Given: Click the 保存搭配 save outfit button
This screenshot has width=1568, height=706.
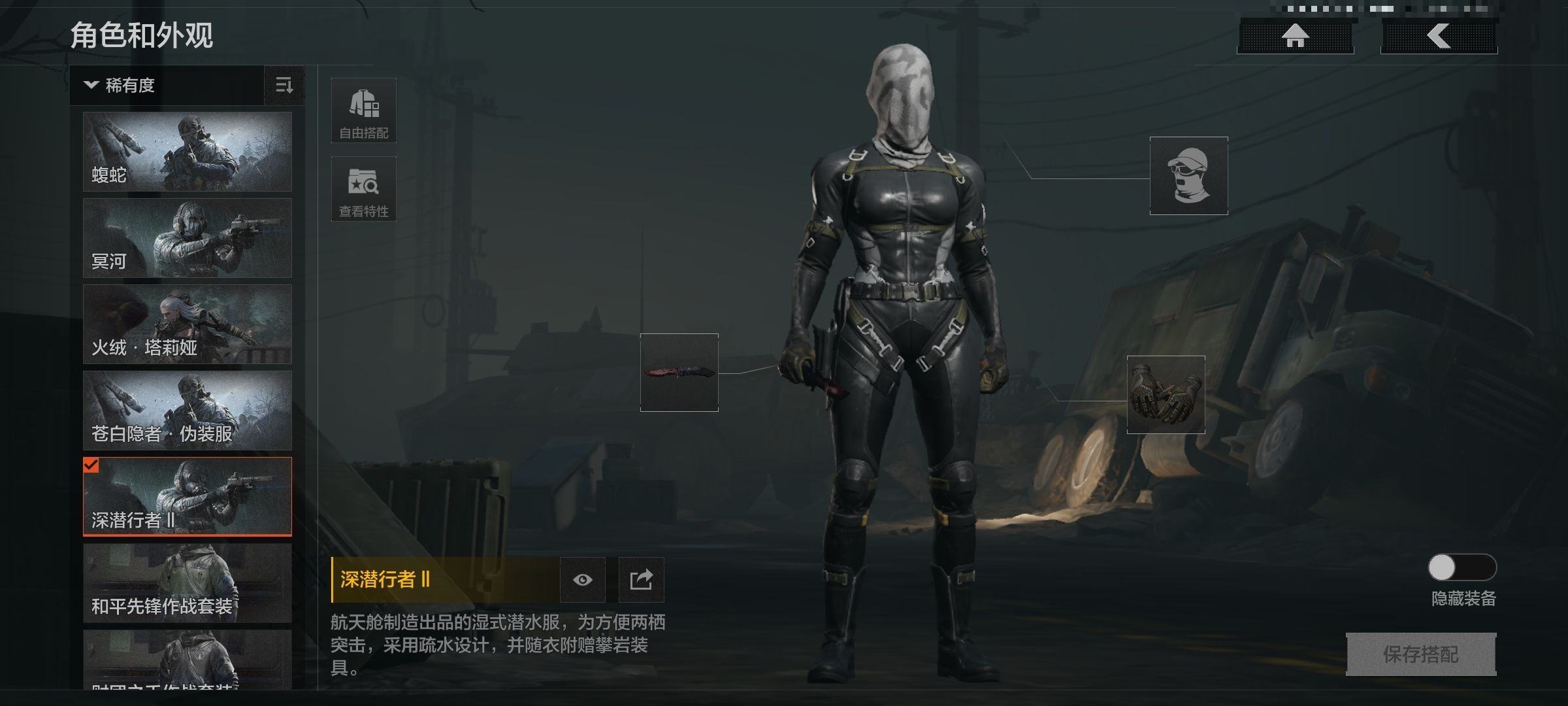Looking at the screenshot, I should coord(1420,654).
